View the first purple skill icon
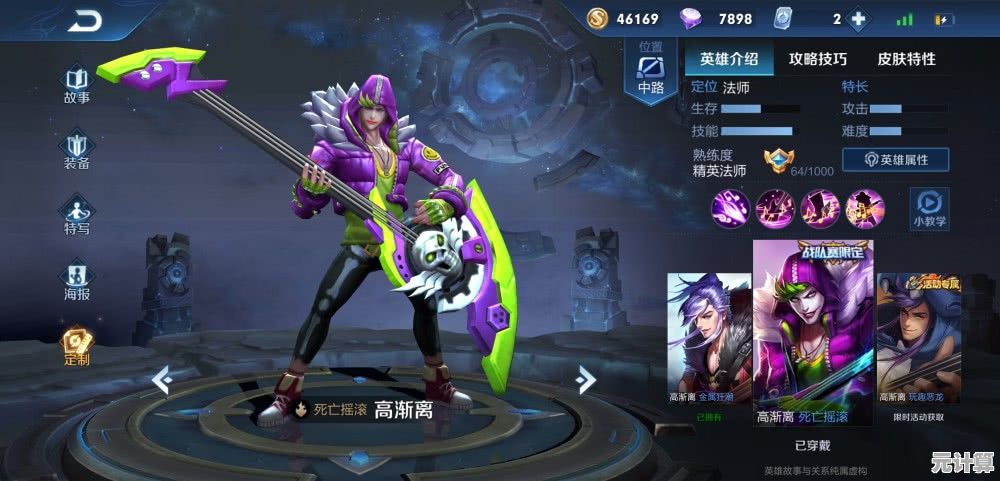This screenshot has width=1000, height=481. coord(729,208)
